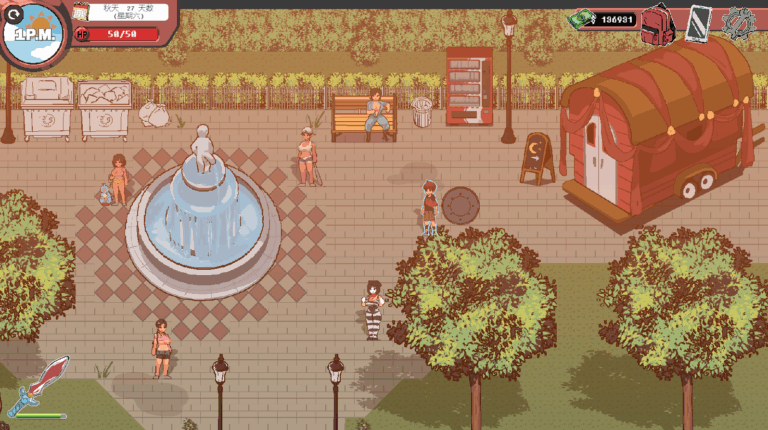Open the smartphone menu
Screen dimensions: 768x430
point(700,22)
